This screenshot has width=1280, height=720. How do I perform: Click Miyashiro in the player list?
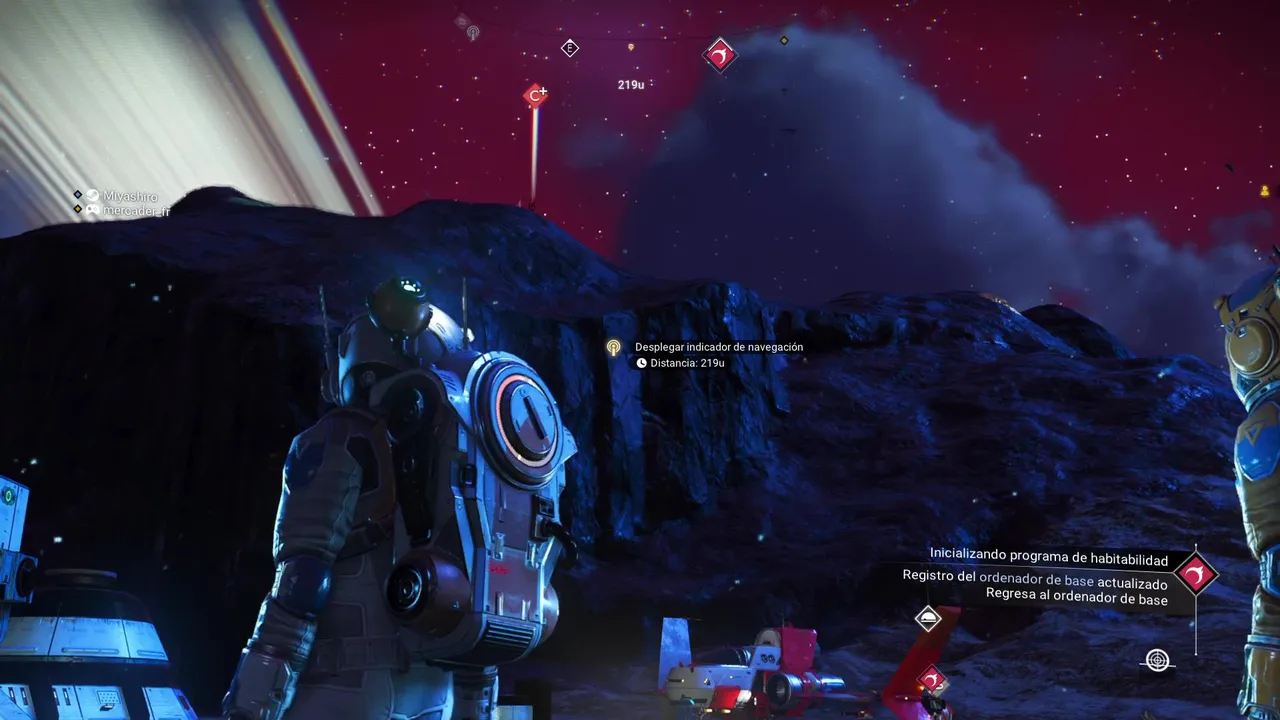coord(130,197)
